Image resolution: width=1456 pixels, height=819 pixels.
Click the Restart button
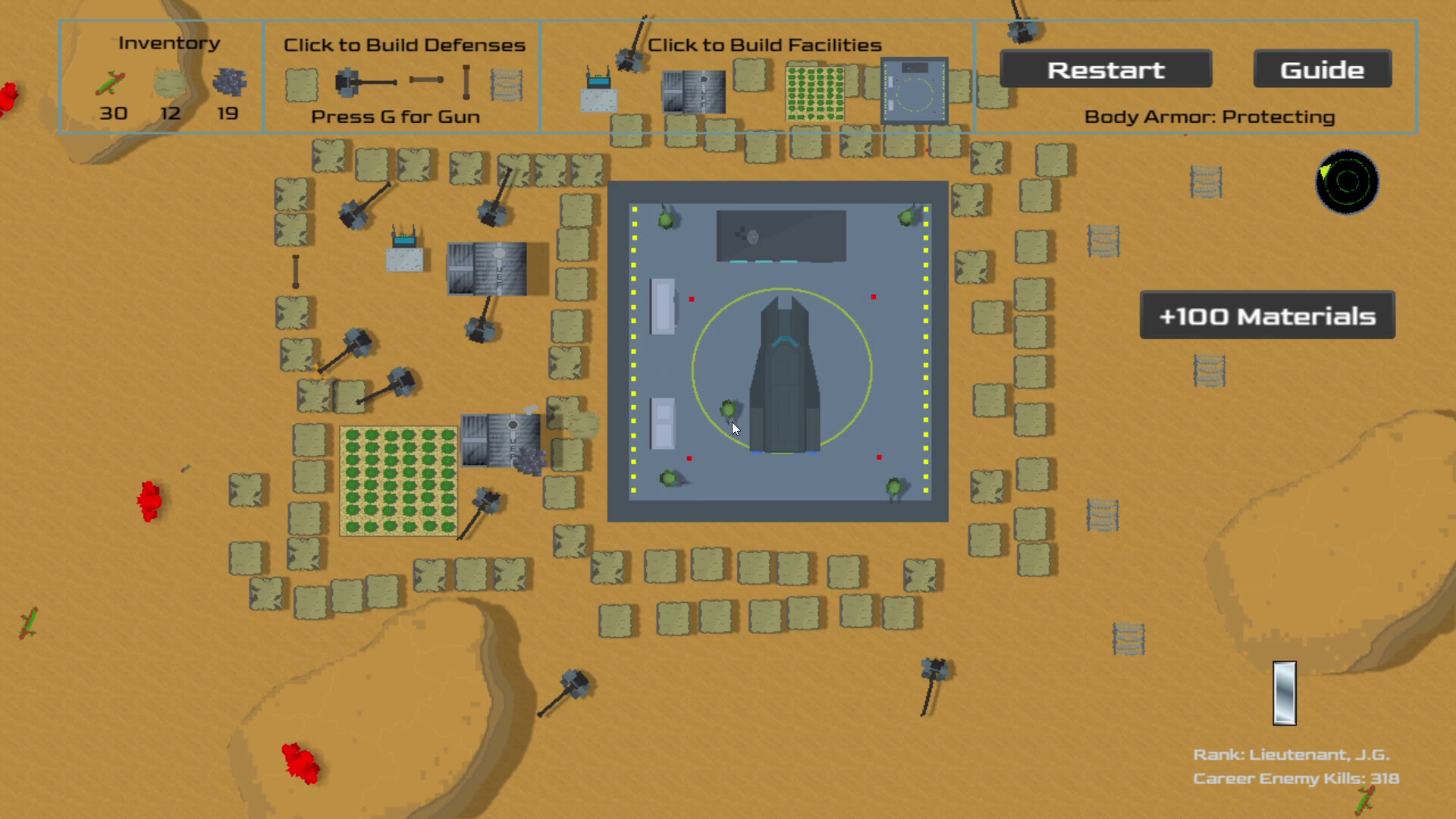coord(1106,69)
